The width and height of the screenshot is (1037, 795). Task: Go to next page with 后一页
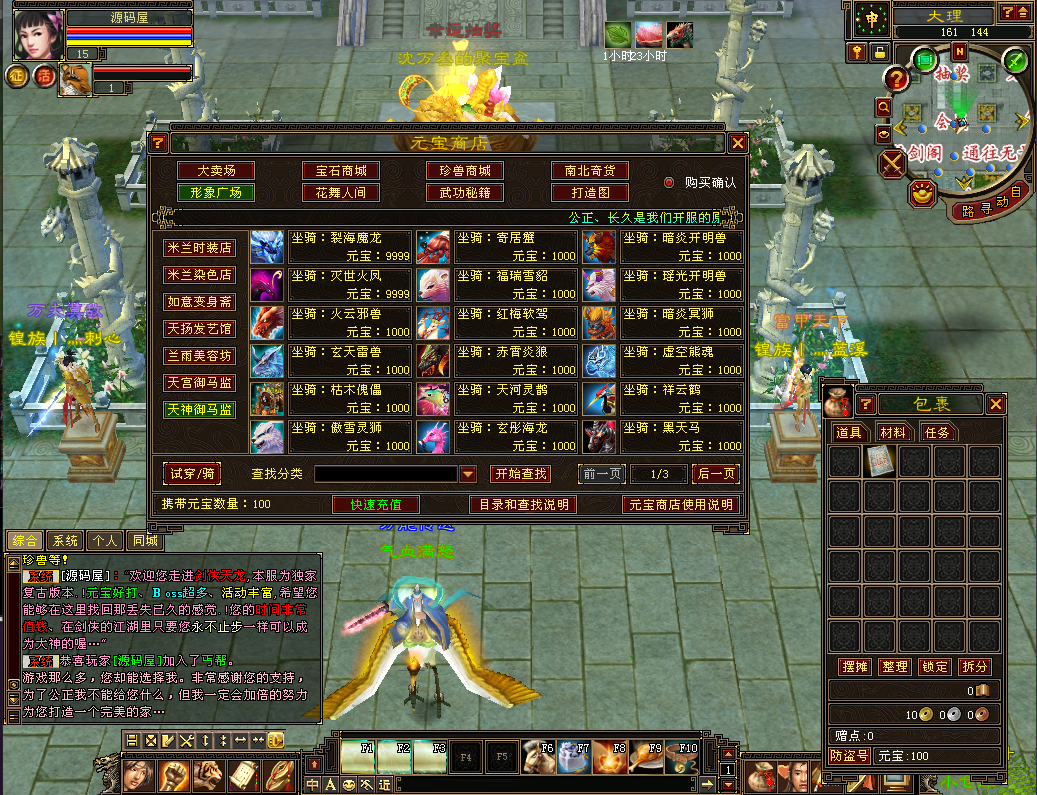click(x=716, y=473)
